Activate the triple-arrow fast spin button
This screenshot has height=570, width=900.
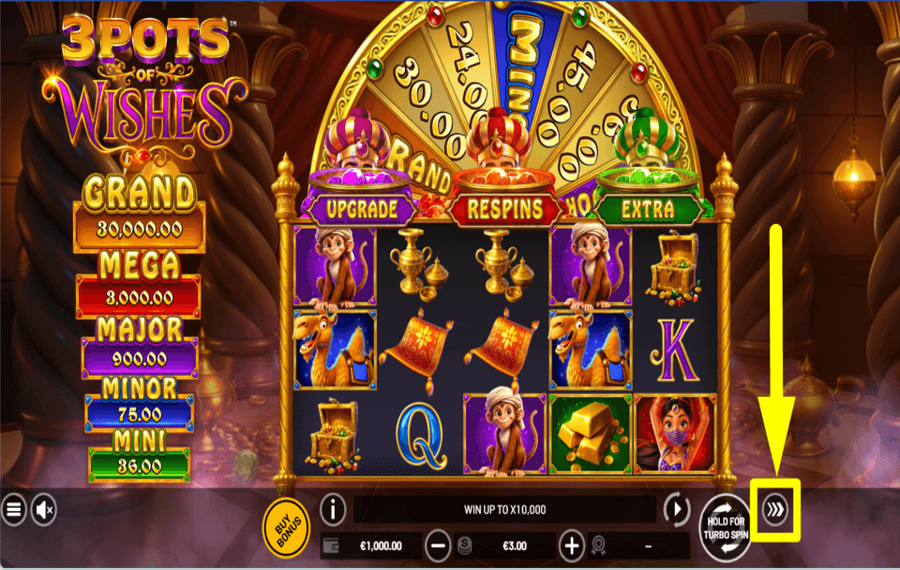click(x=776, y=510)
